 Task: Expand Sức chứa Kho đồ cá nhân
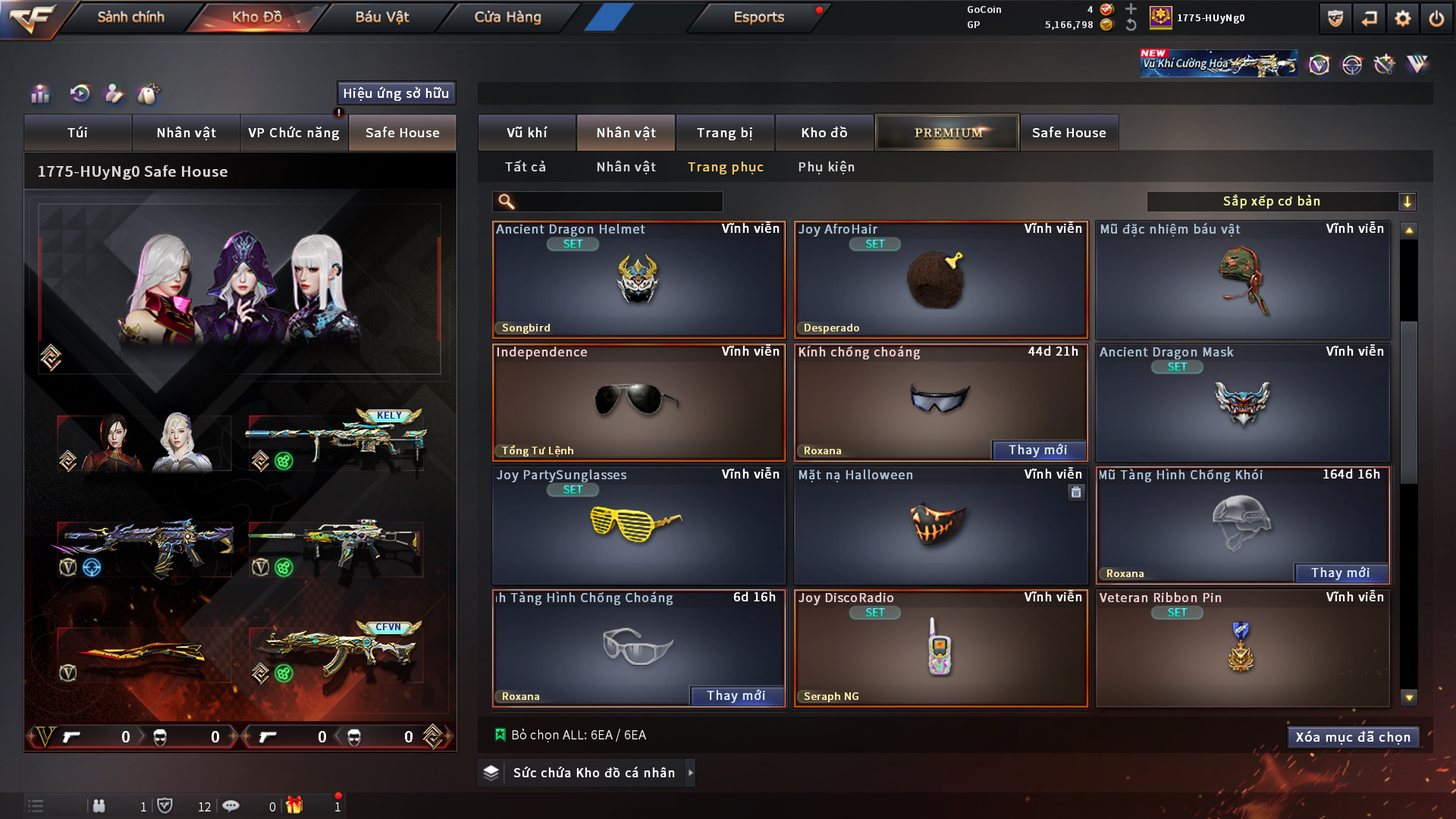click(690, 773)
